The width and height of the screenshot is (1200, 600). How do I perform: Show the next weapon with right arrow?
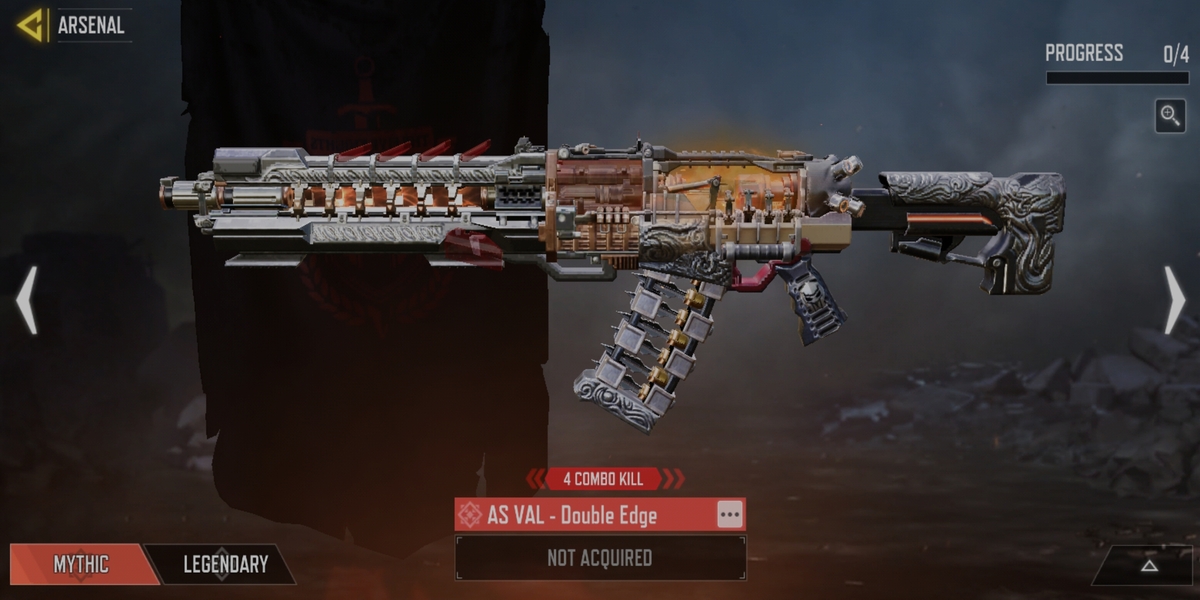1175,300
